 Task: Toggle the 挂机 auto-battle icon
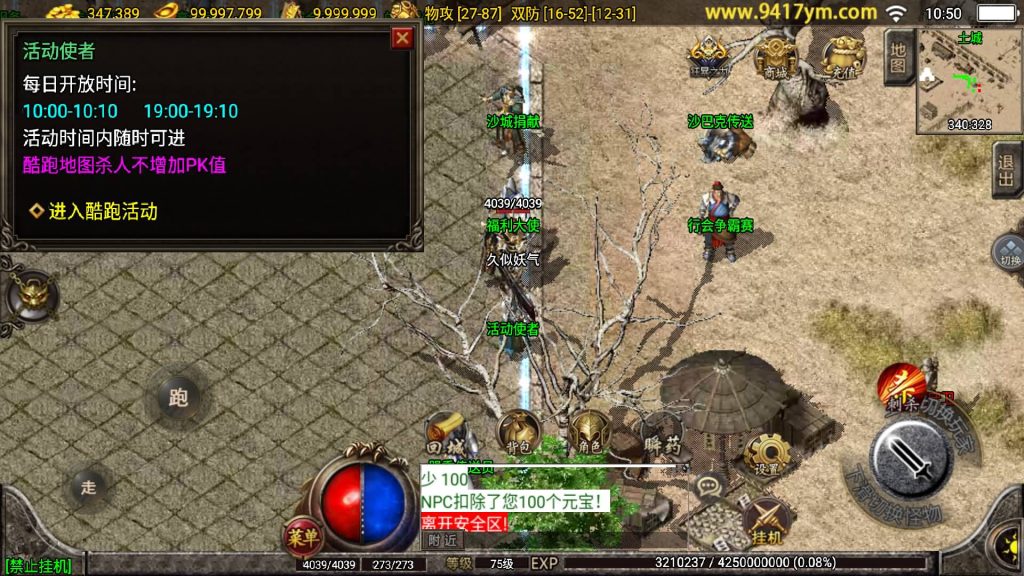click(767, 522)
